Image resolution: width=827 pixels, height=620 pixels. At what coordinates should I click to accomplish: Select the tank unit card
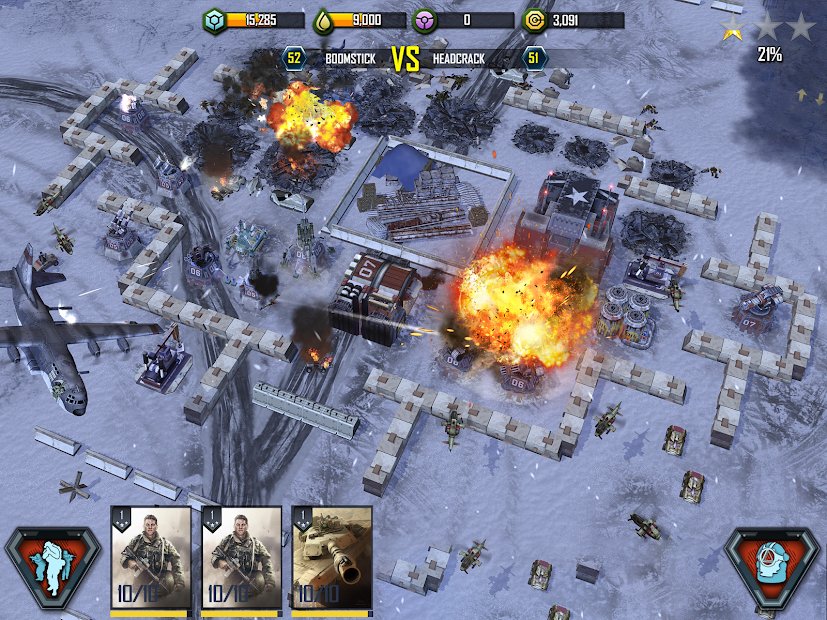pos(331,558)
